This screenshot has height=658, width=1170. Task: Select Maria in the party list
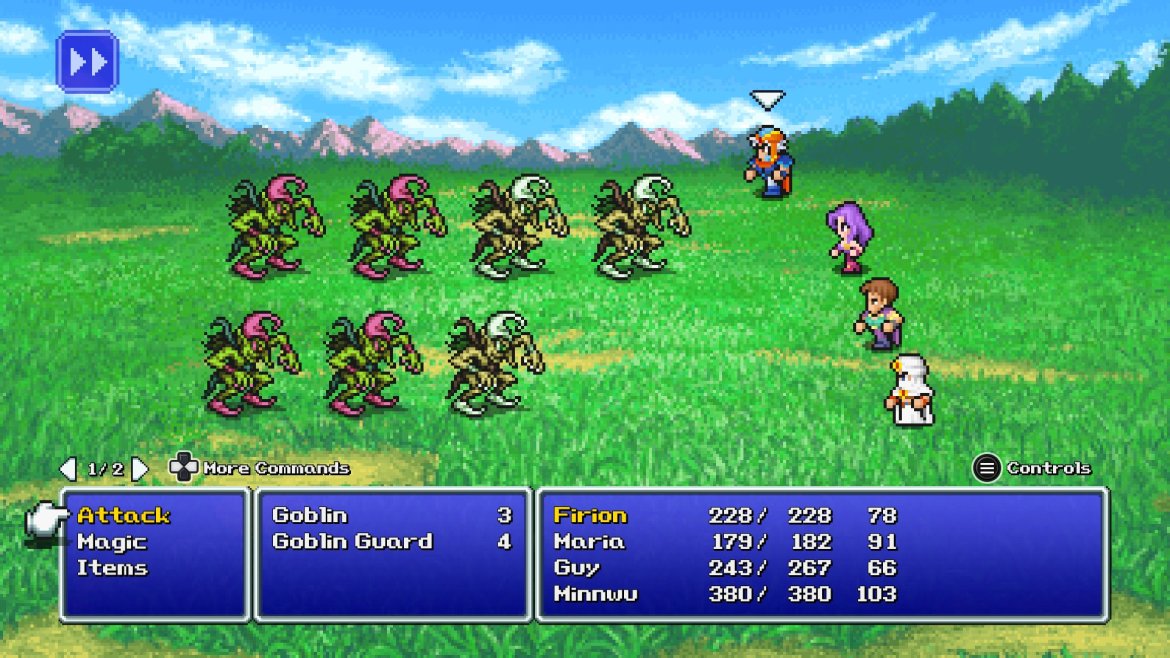(x=589, y=542)
